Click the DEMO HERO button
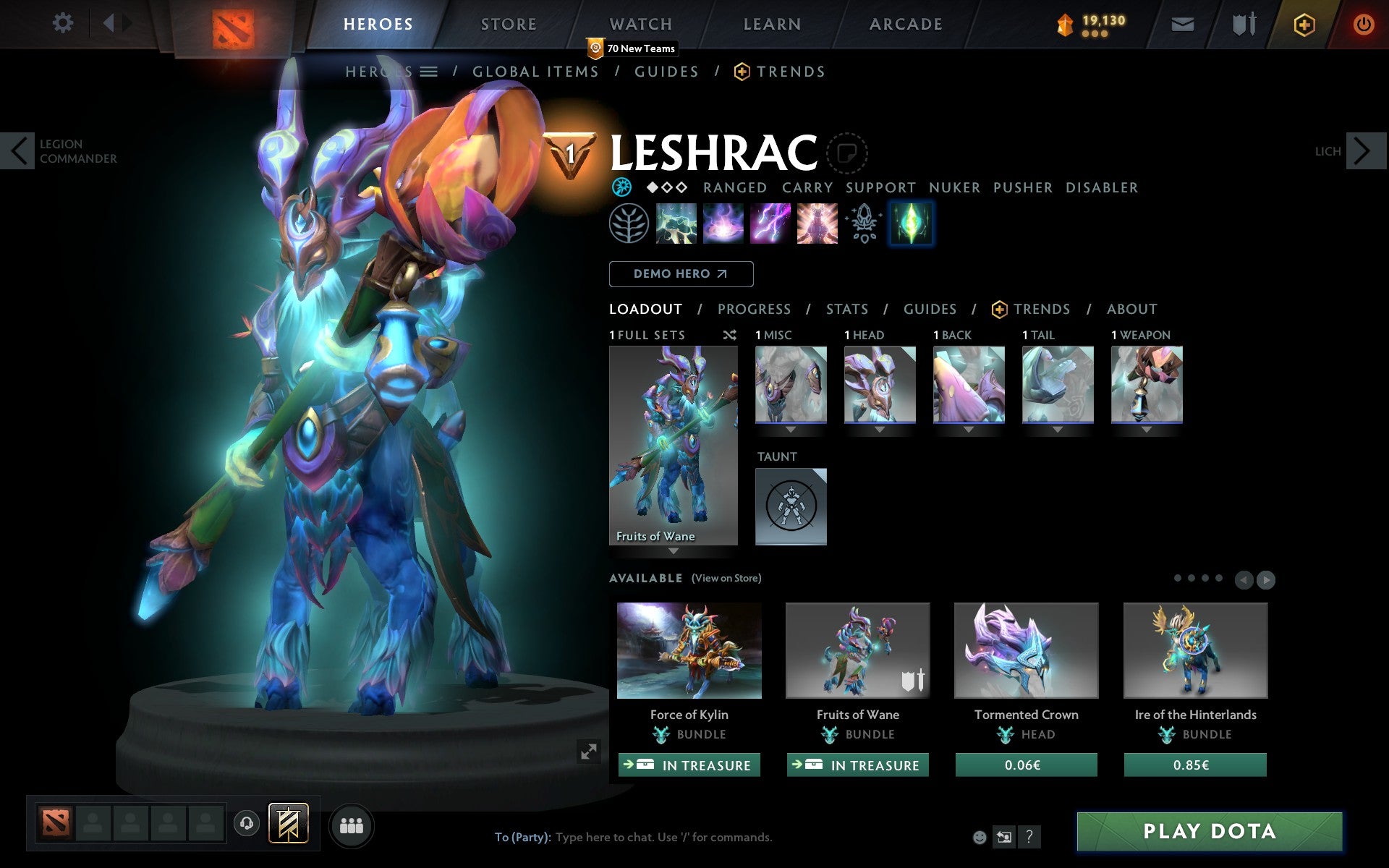This screenshot has width=1389, height=868. point(681,274)
